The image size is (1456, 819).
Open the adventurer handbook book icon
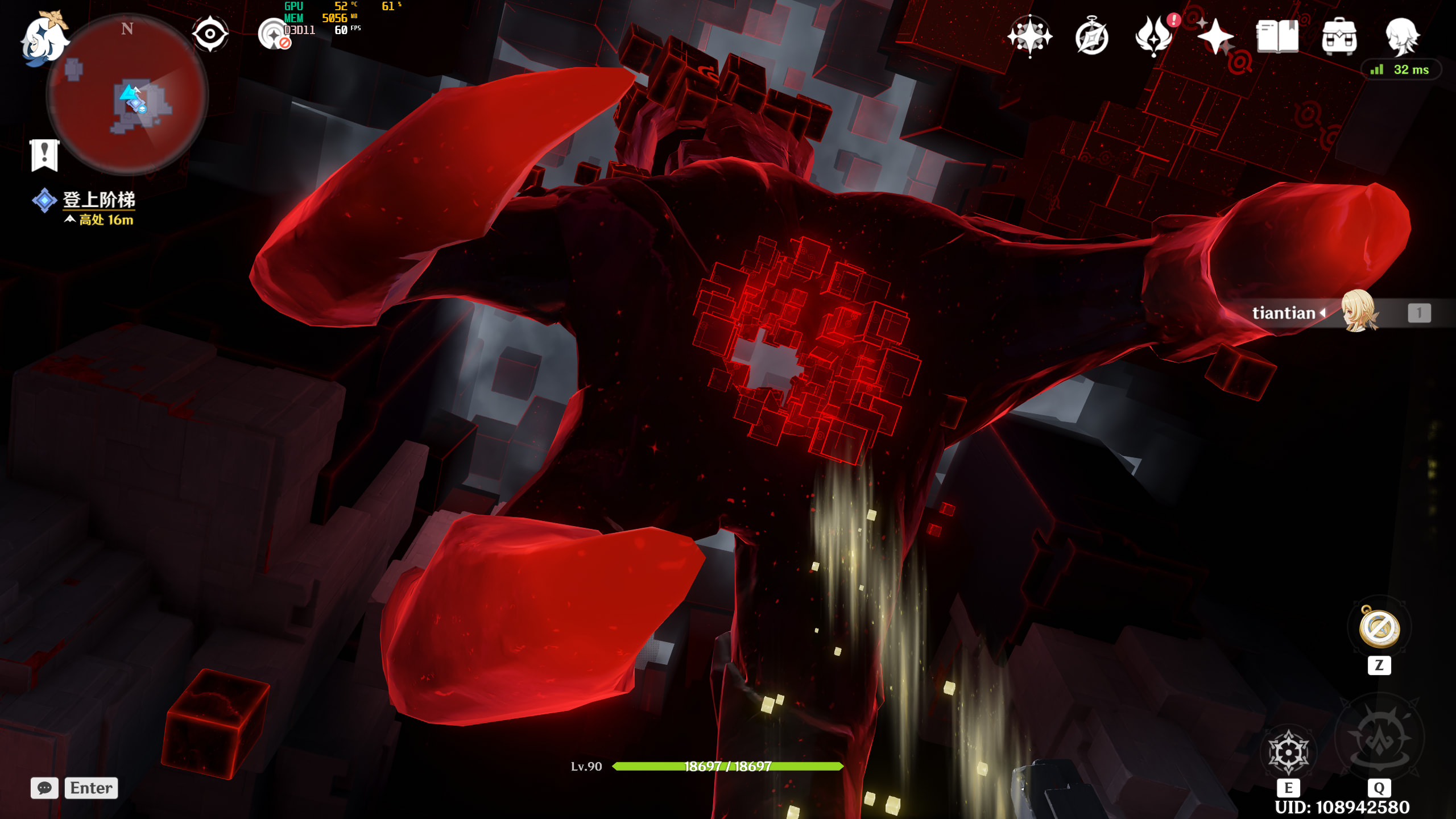coord(1277,36)
